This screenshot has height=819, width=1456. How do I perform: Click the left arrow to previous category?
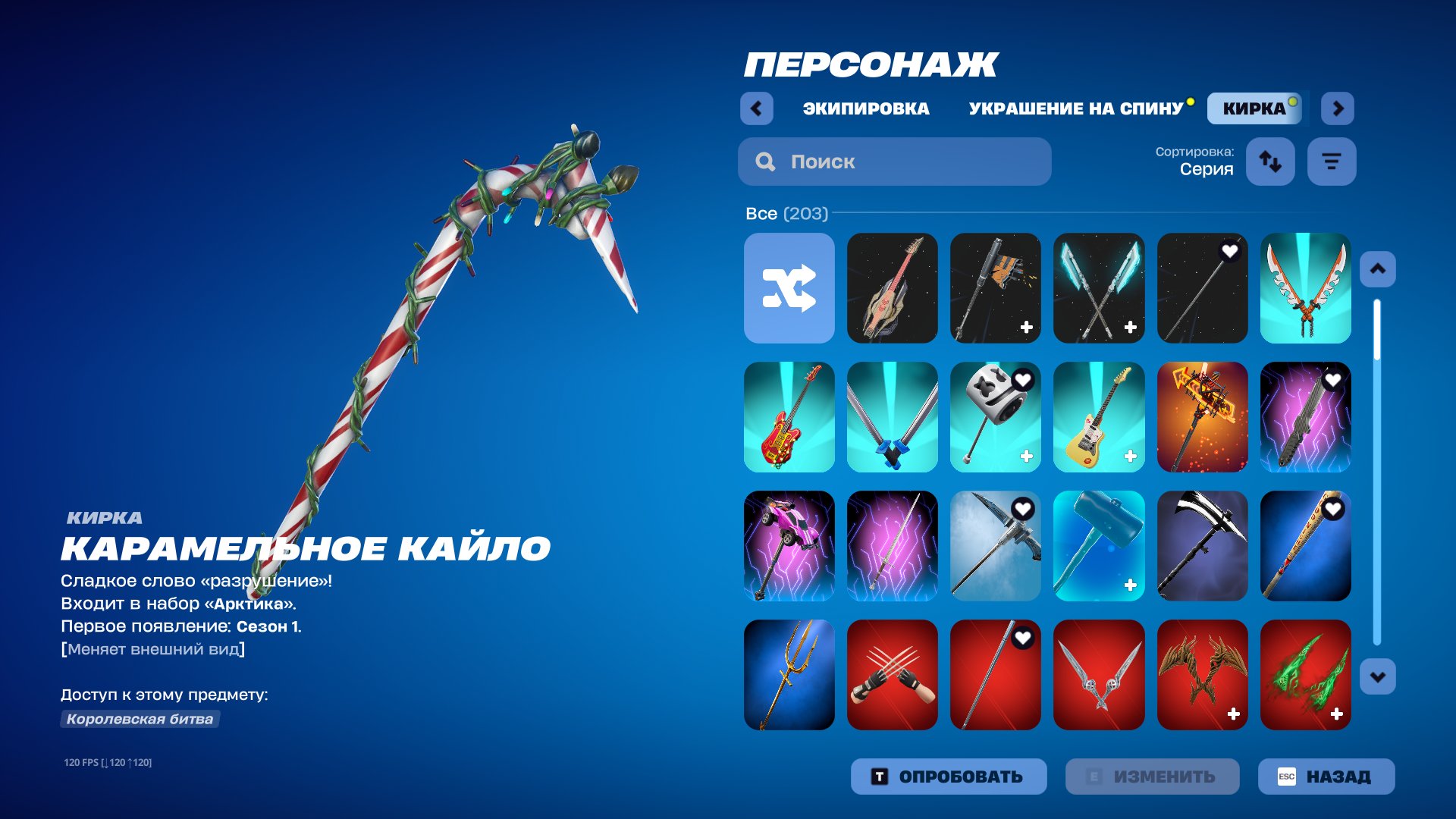755,108
